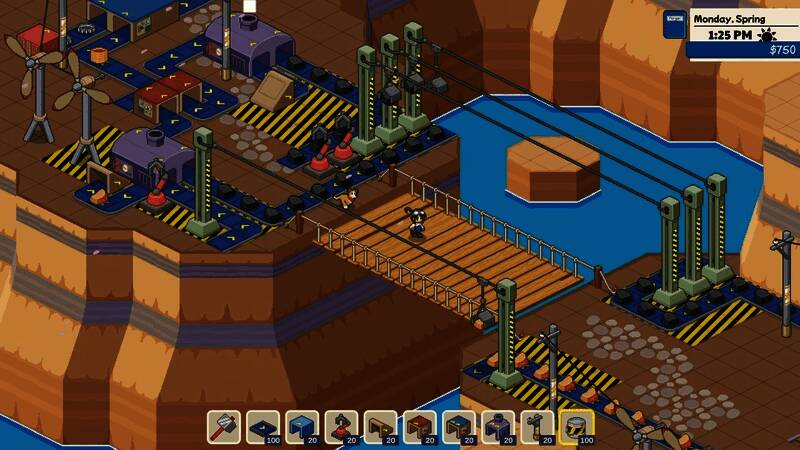Select the red robotic arm slot
This screenshot has width=800, height=450.
[341, 427]
